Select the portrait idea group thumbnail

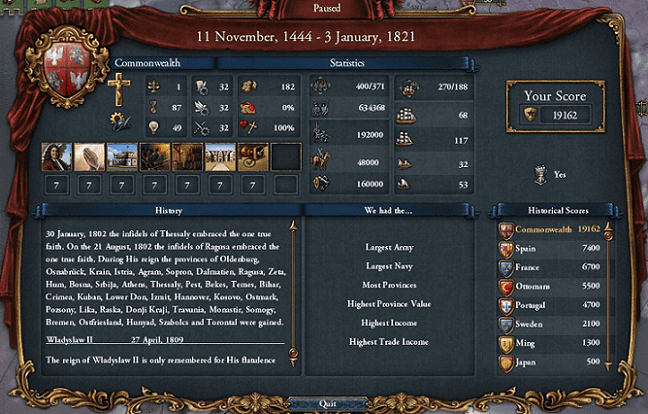point(56,156)
